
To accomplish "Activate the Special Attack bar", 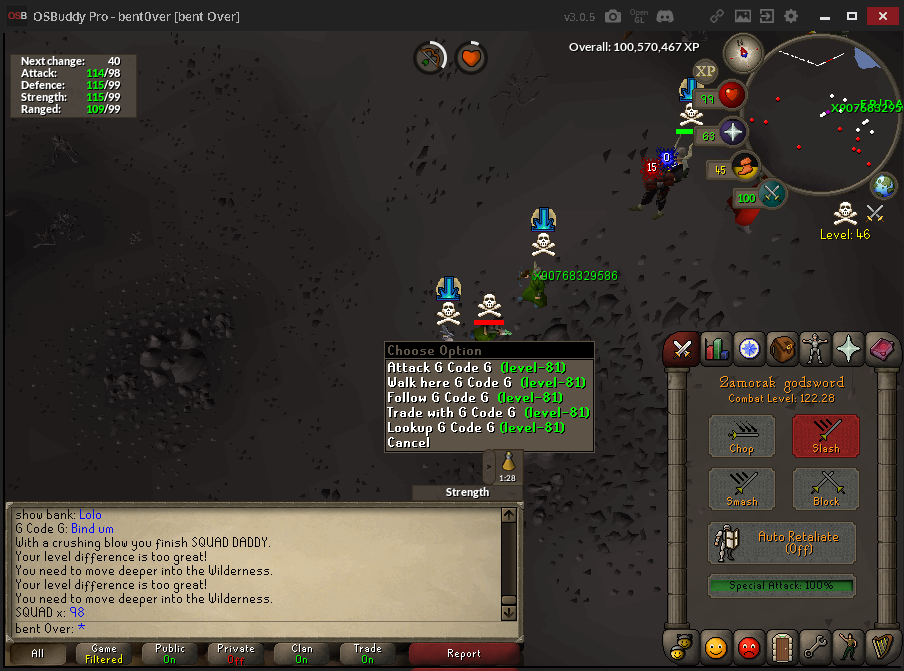I will pyautogui.click(x=782, y=584).
